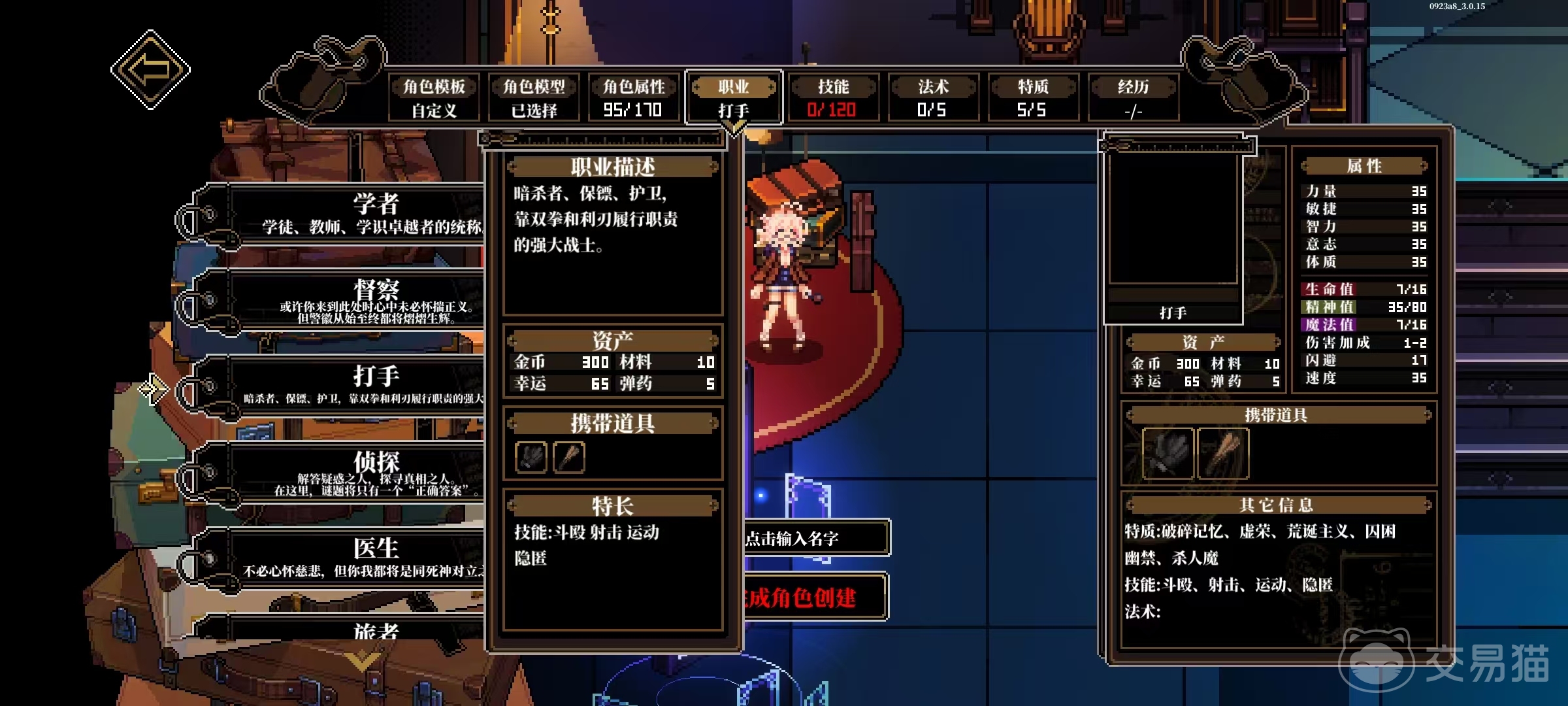
Task: Switch to the 技能 tab
Action: (832, 97)
